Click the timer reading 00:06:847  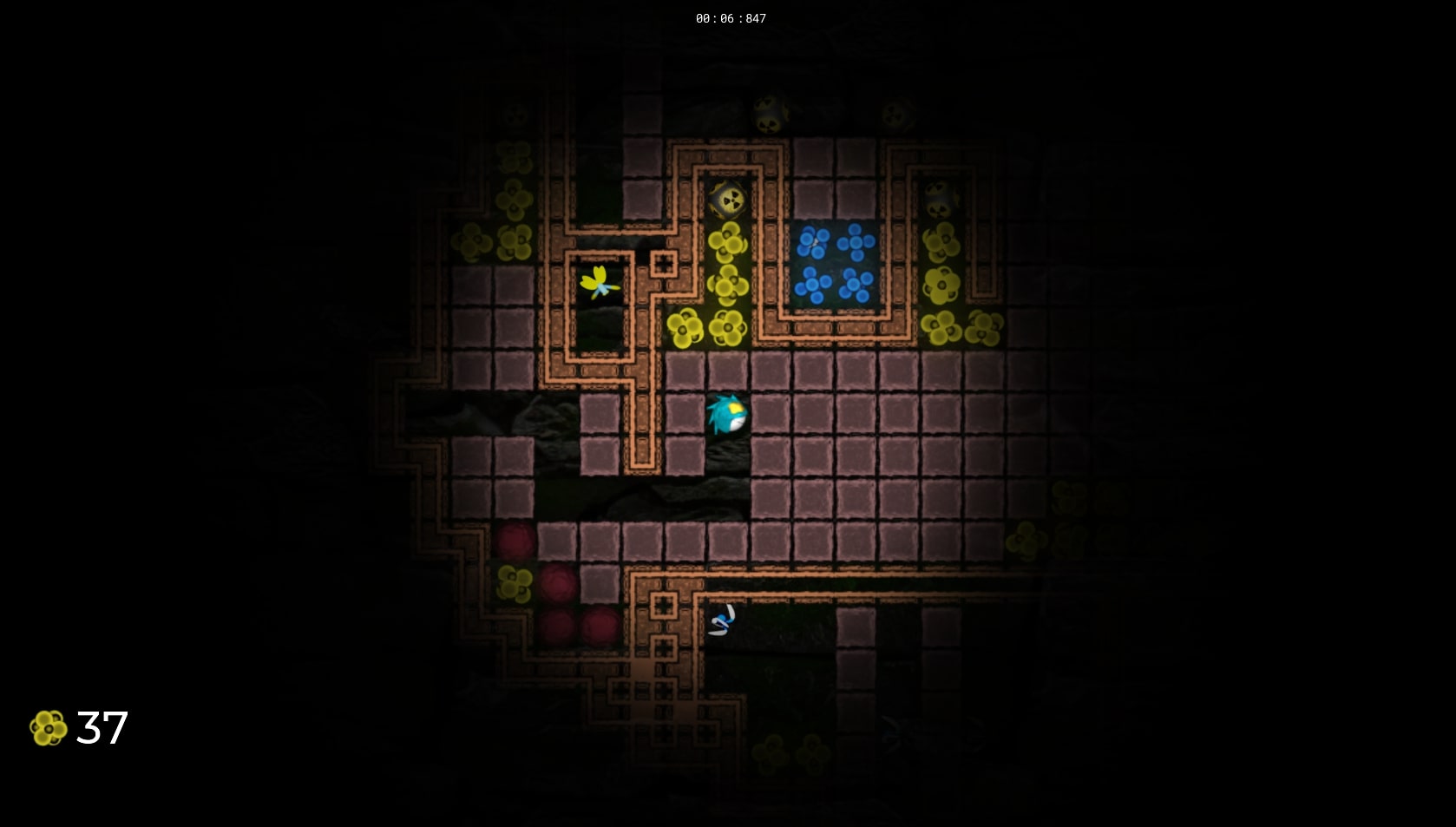tap(729, 17)
